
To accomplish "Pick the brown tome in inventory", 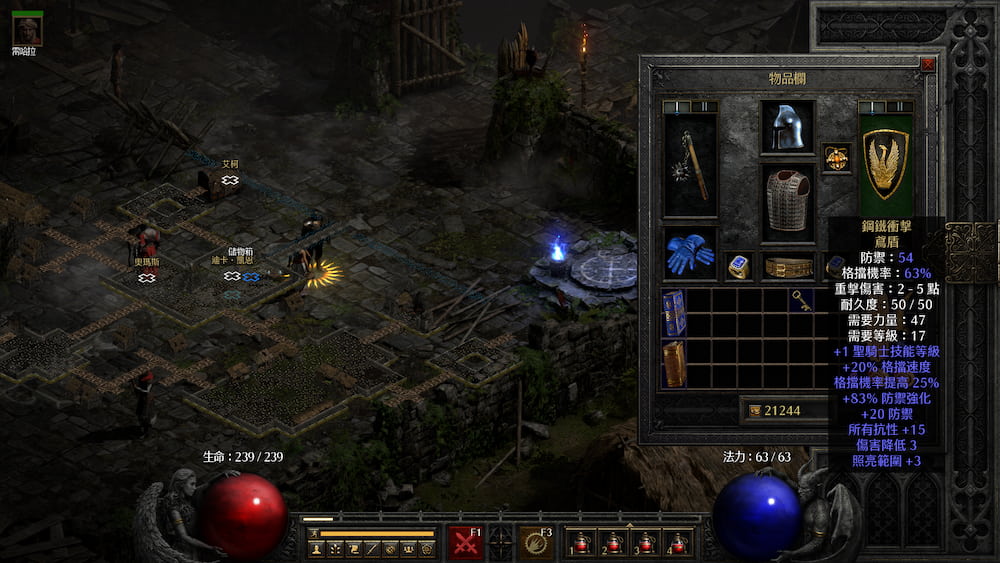I will (x=675, y=364).
